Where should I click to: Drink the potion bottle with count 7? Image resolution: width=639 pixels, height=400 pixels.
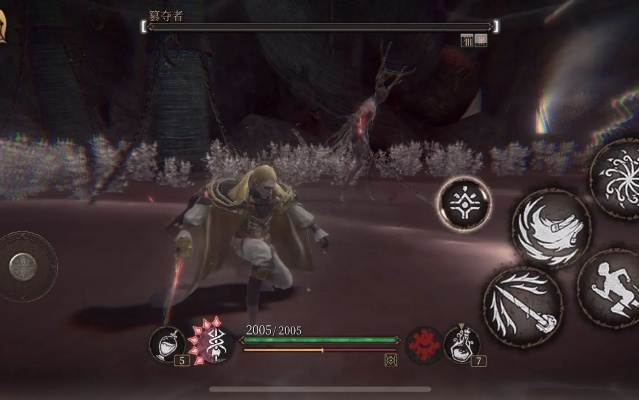461,343
